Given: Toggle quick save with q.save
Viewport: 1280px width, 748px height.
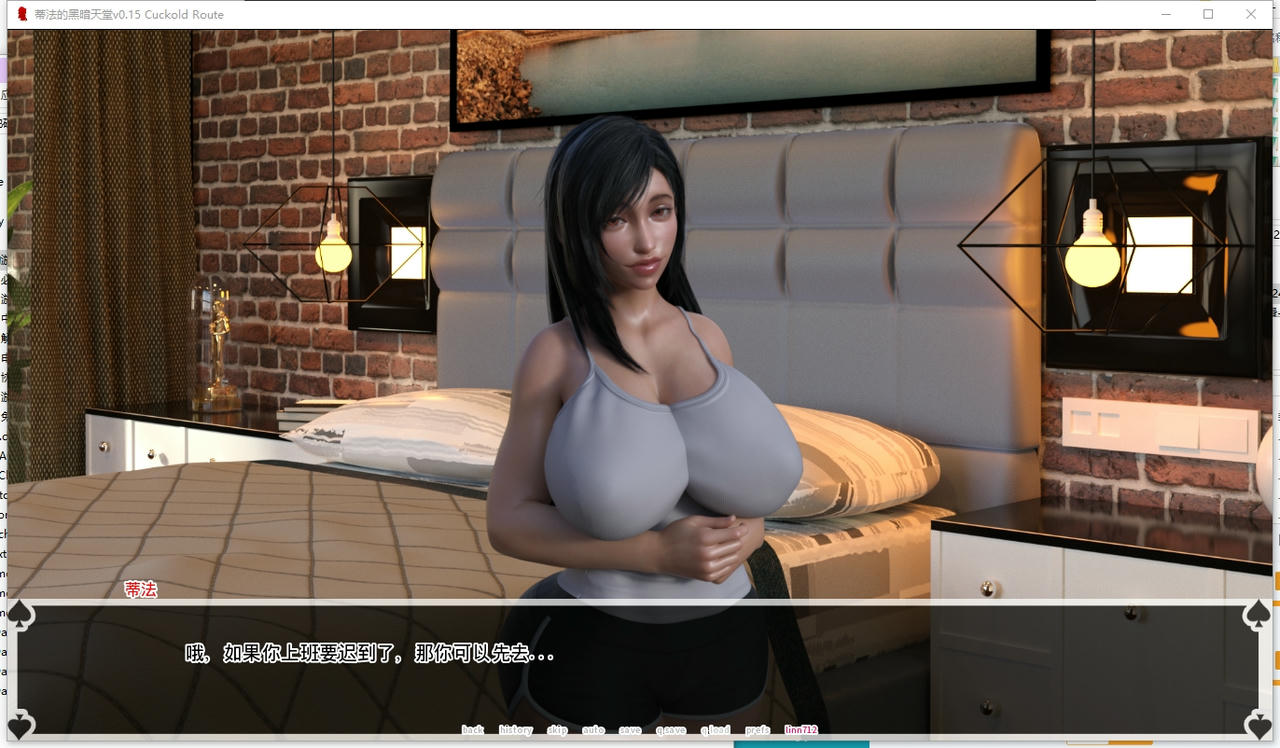Looking at the screenshot, I should (x=671, y=730).
